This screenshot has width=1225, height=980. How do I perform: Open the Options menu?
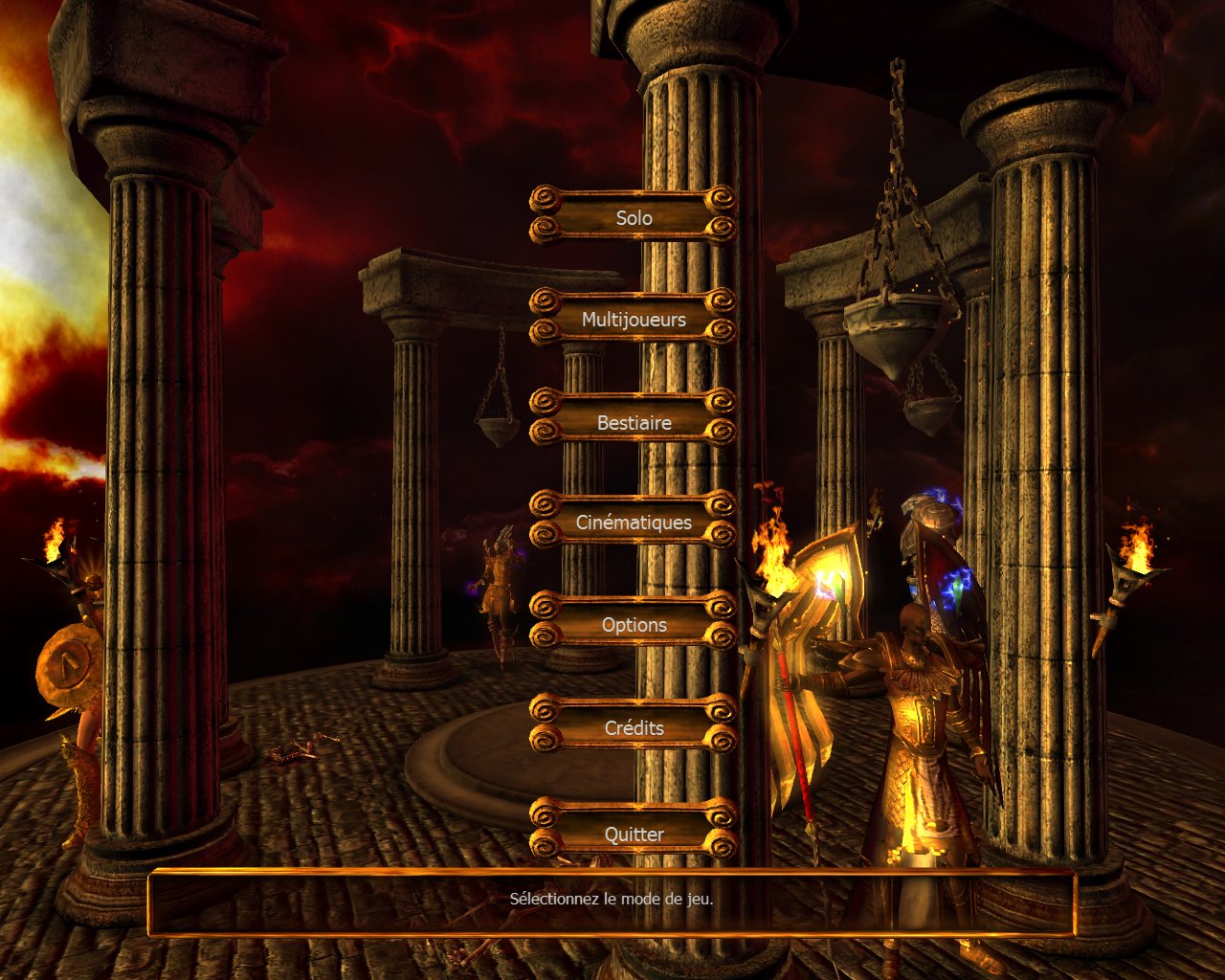634,625
